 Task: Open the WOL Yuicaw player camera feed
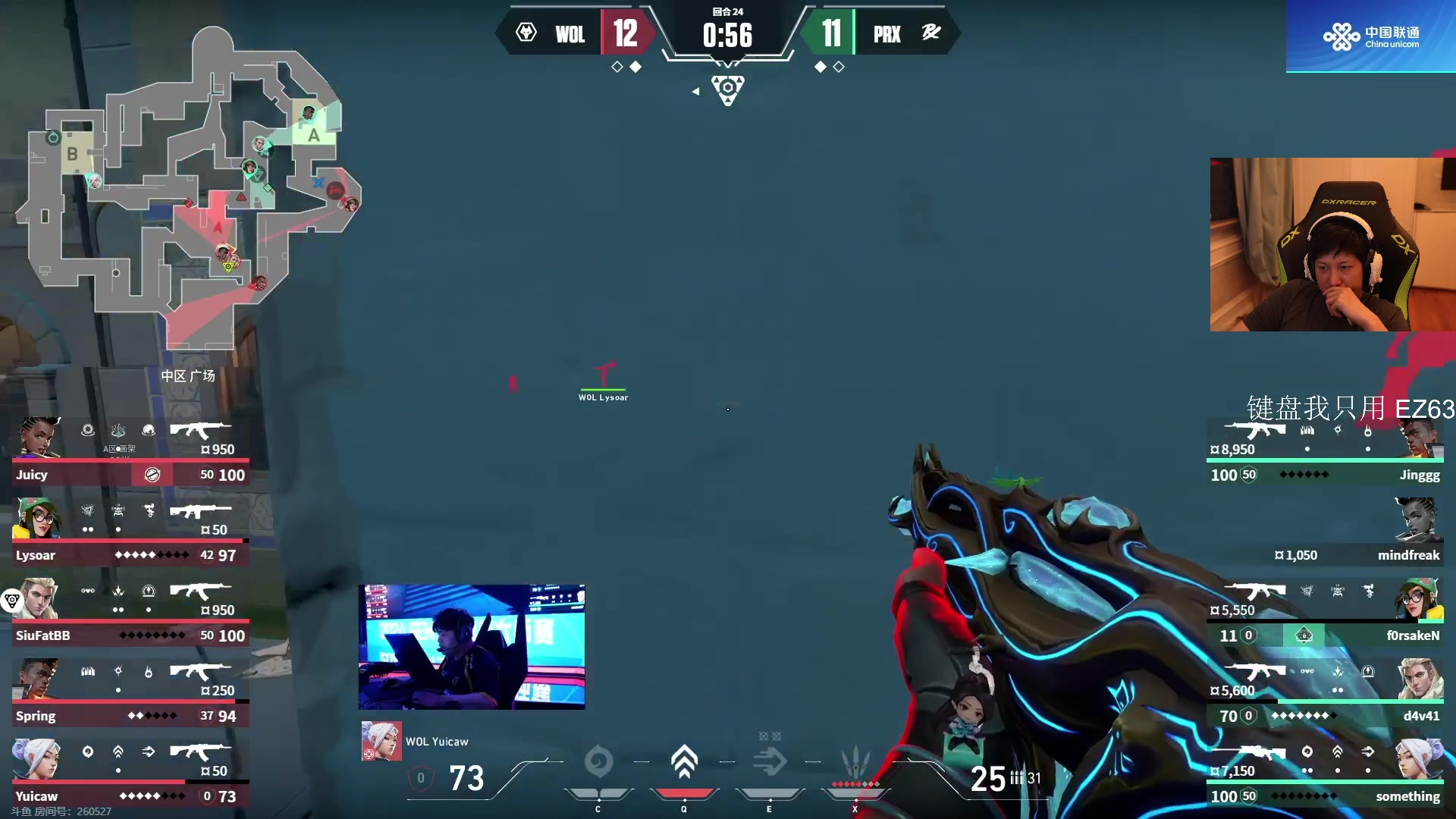coord(472,647)
